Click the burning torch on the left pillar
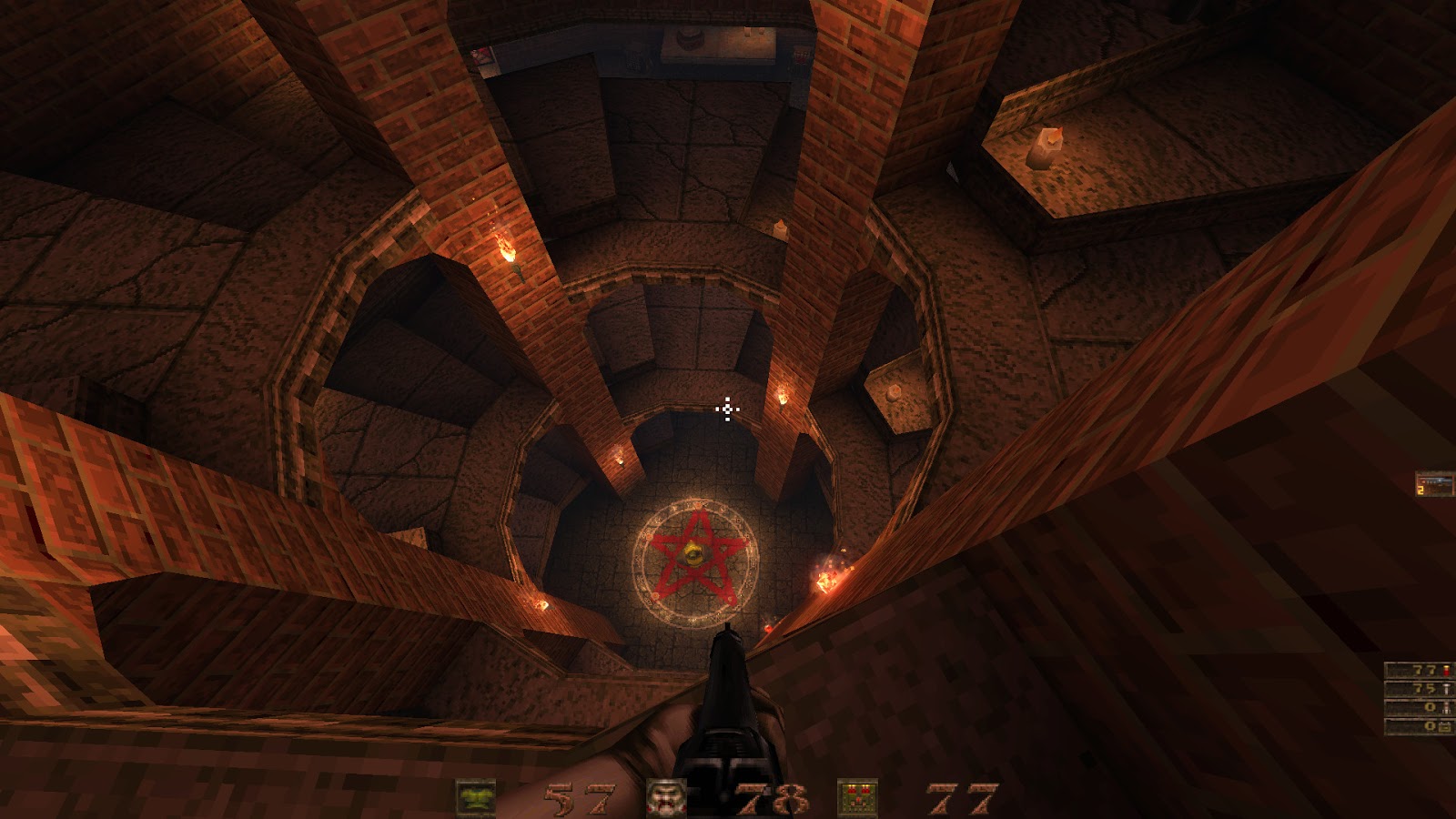 click(506, 248)
